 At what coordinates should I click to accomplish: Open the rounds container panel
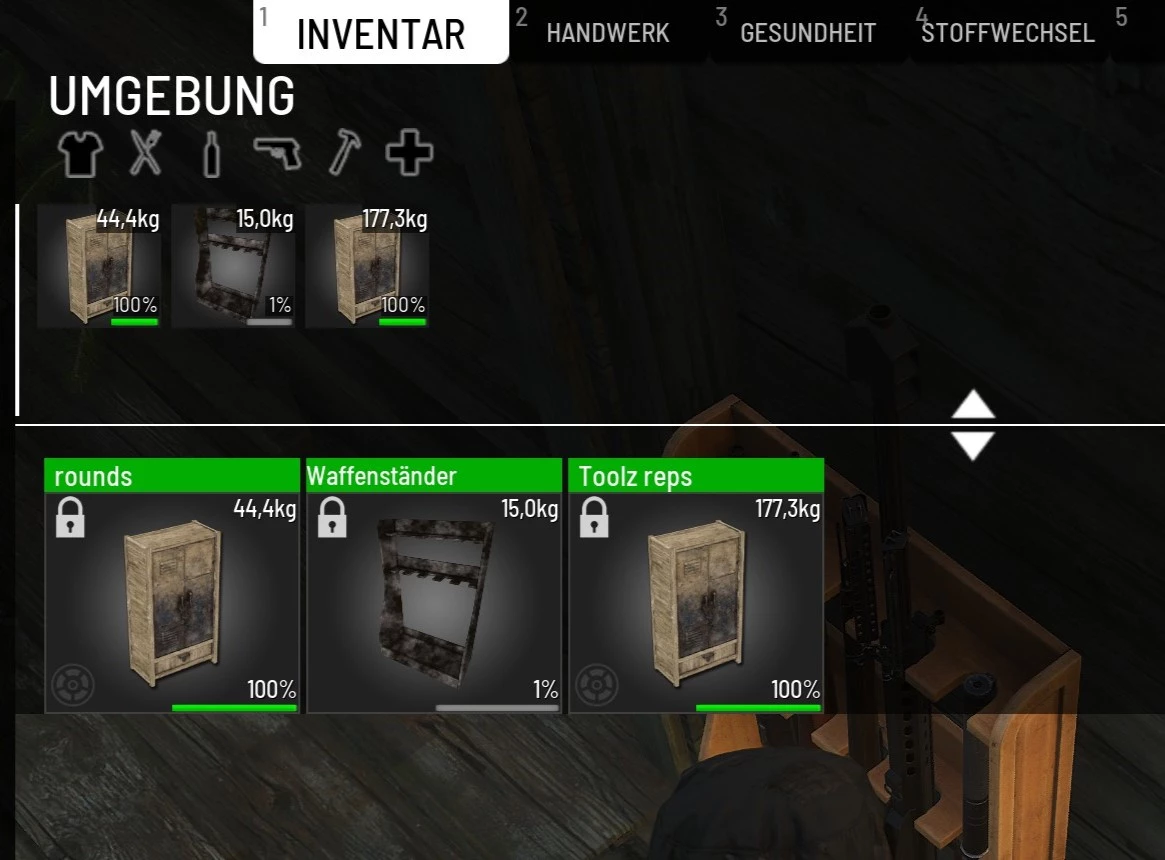[172, 601]
